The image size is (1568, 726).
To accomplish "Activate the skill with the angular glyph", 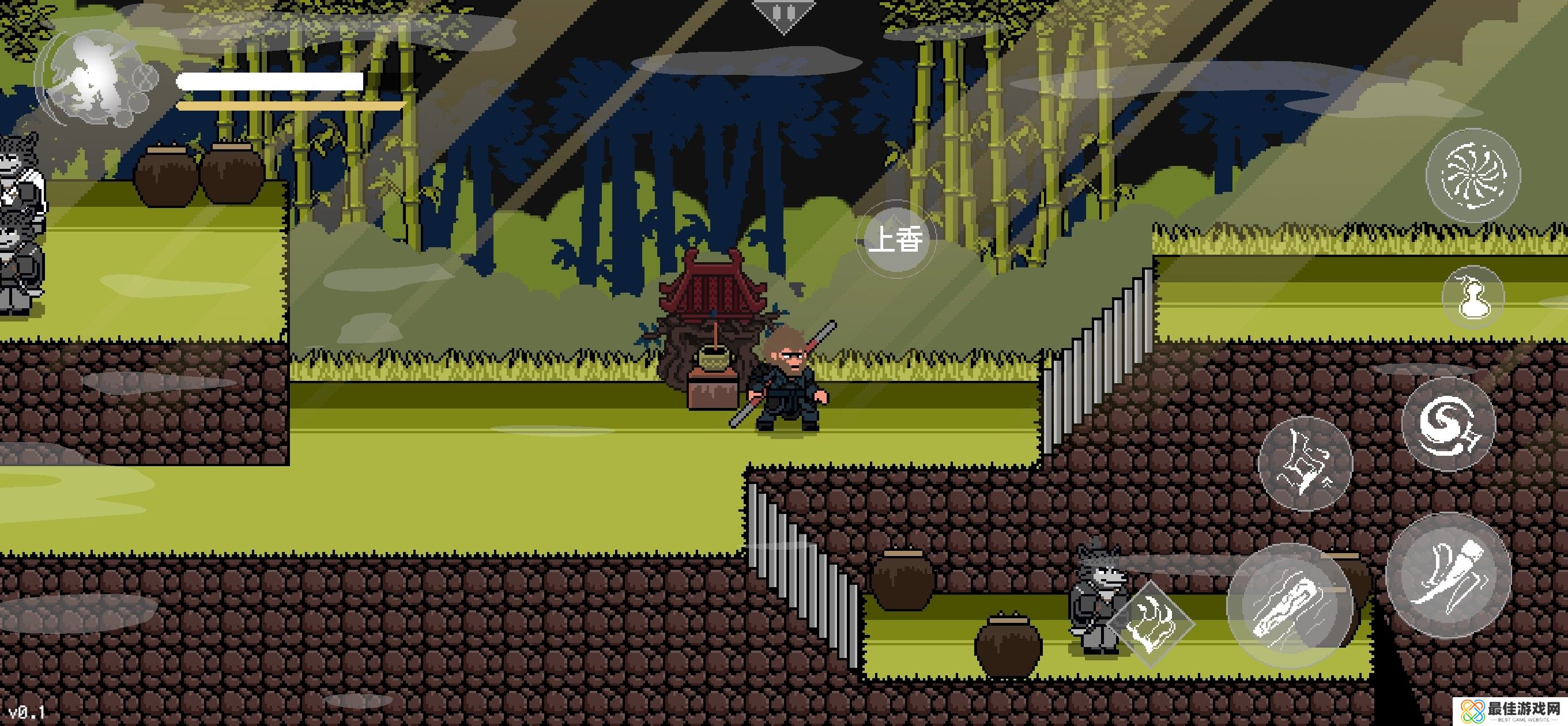I will pos(1305,464).
